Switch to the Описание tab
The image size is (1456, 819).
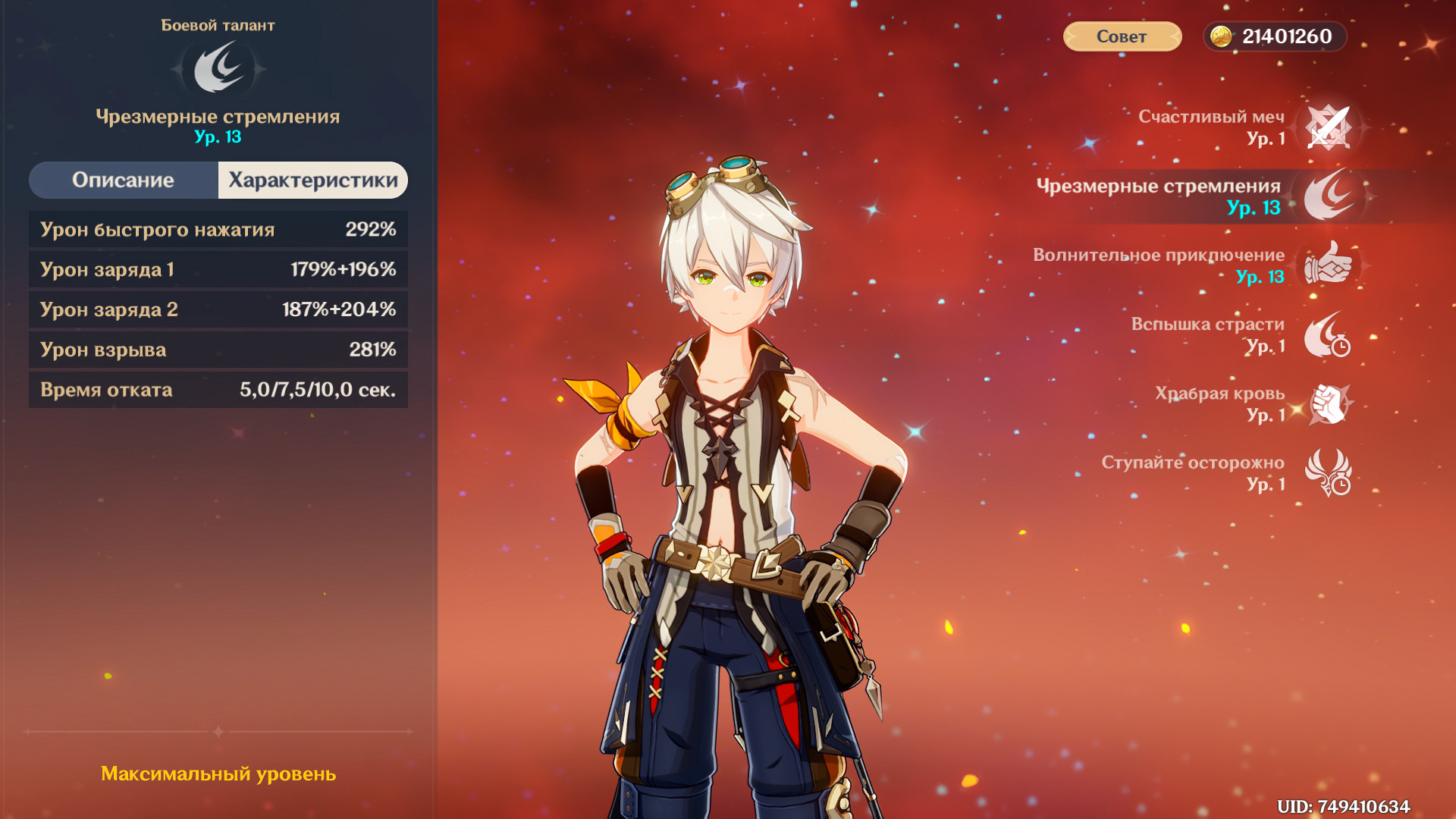(124, 180)
